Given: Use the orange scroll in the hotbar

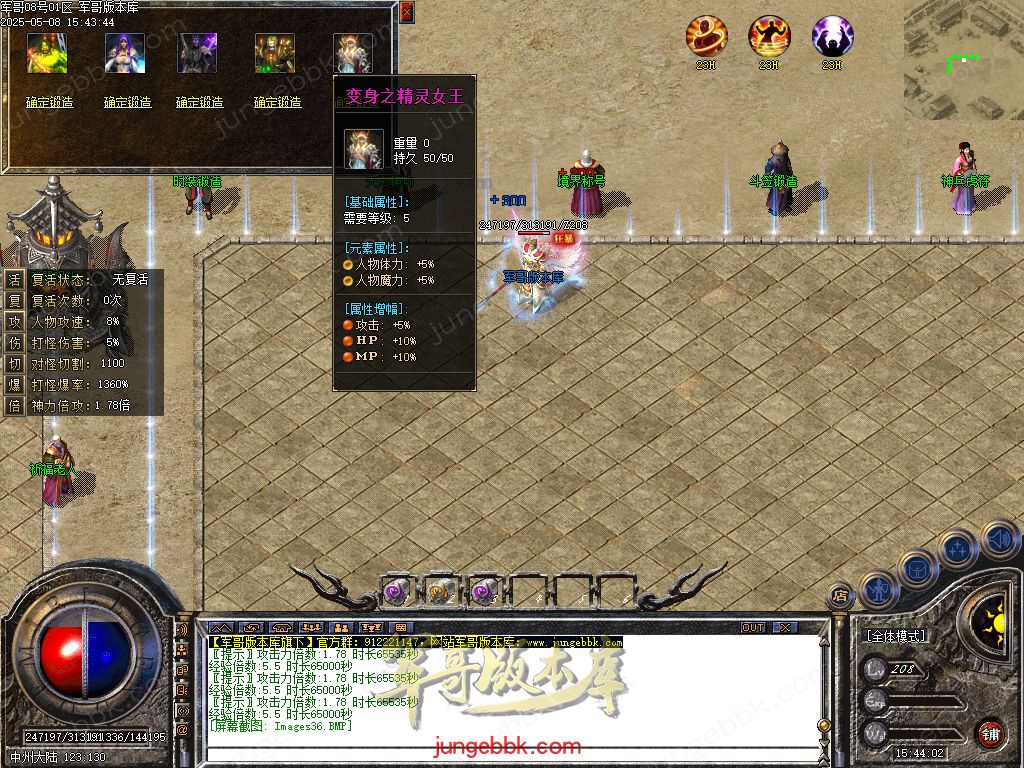Looking at the screenshot, I should pos(439,591).
